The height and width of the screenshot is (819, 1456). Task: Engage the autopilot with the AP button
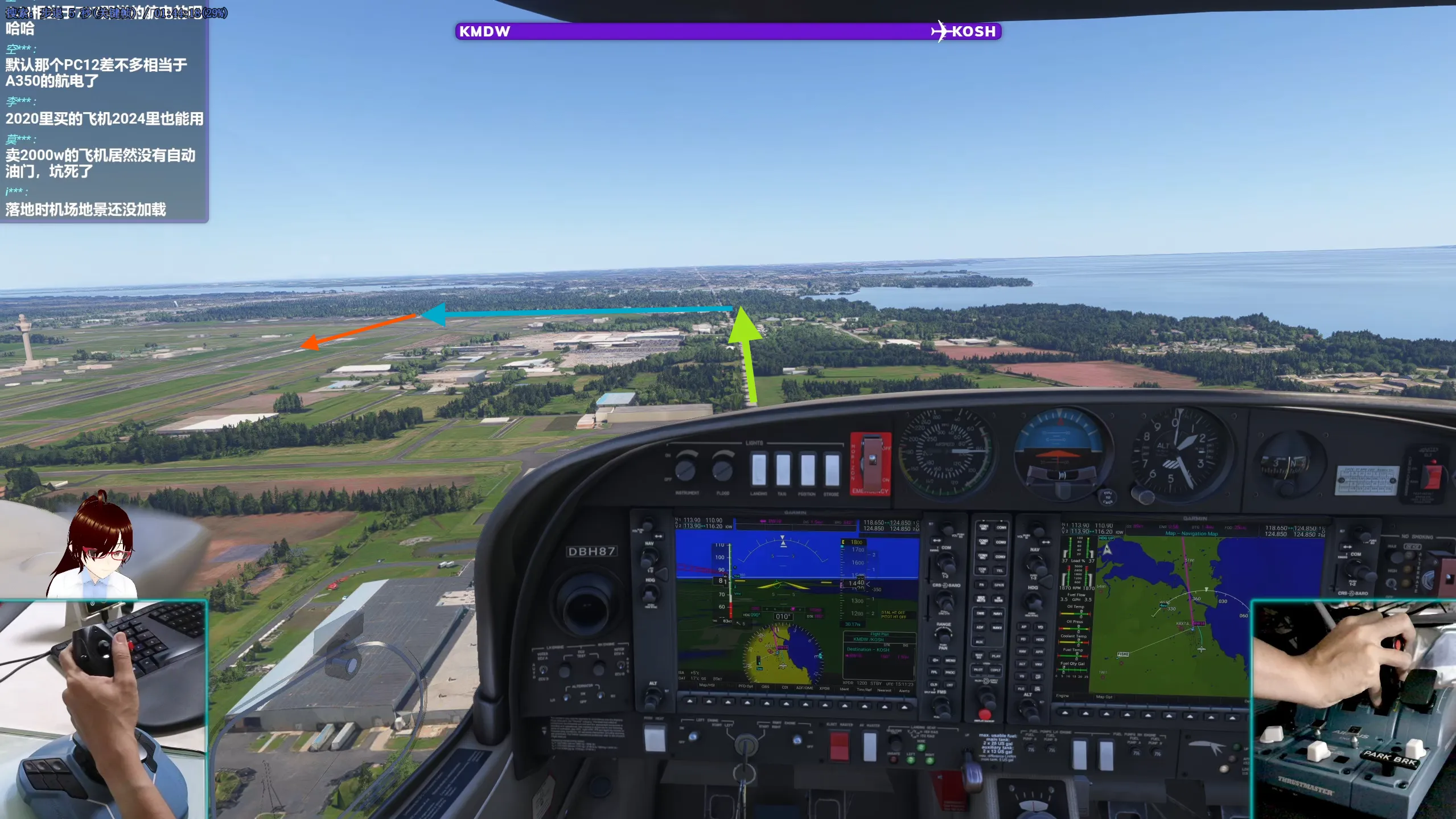click(1024, 627)
